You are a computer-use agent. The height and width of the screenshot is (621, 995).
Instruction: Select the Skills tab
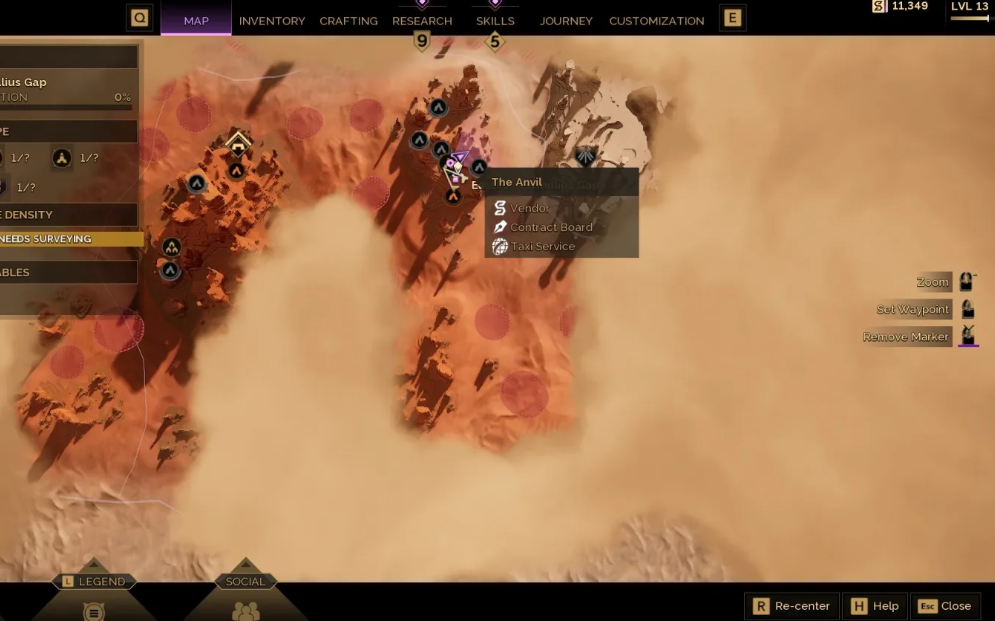coord(495,20)
